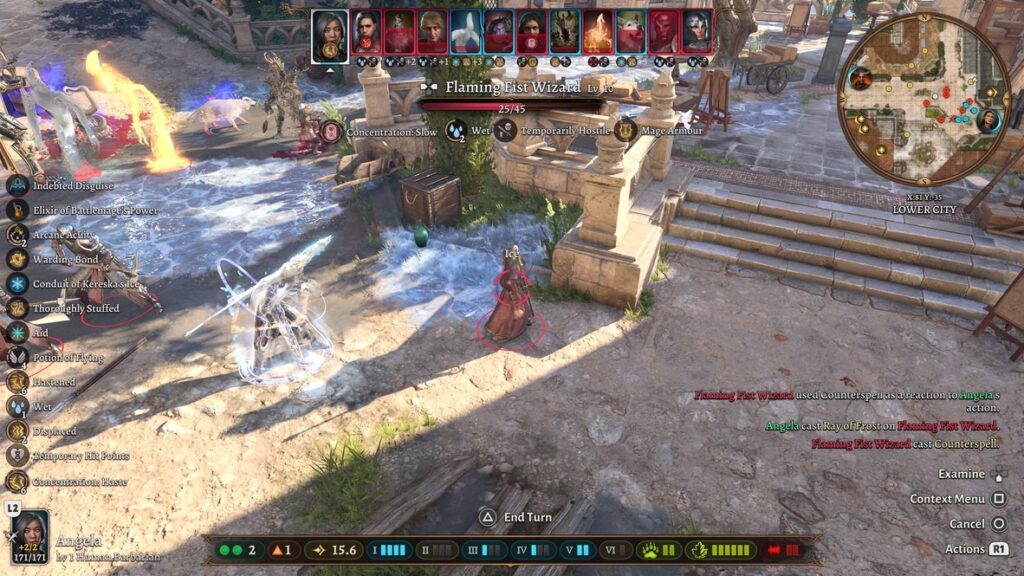Select the Elixir of Battlemage's Power status
This screenshot has height=576, width=1024.
(x=17, y=210)
